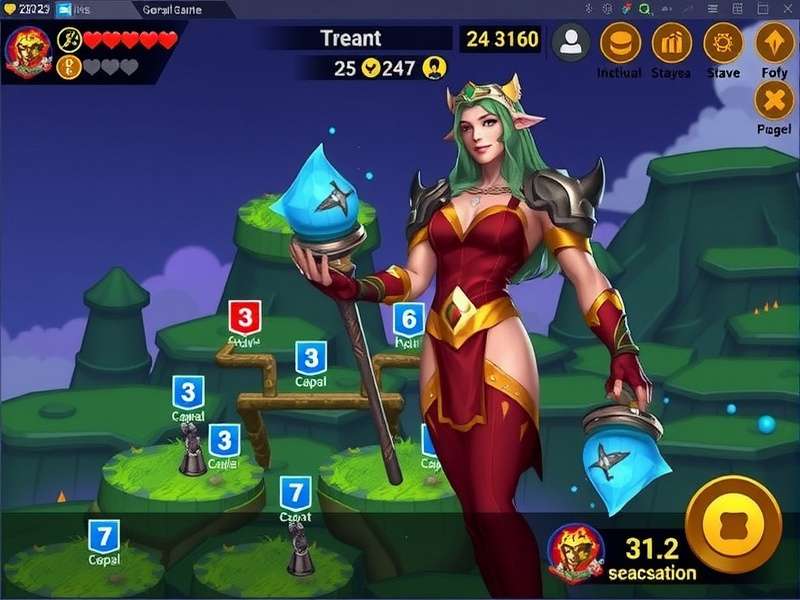800x600 pixels.
Task: Open the Inctiual coin stack button
Action: (x=619, y=43)
